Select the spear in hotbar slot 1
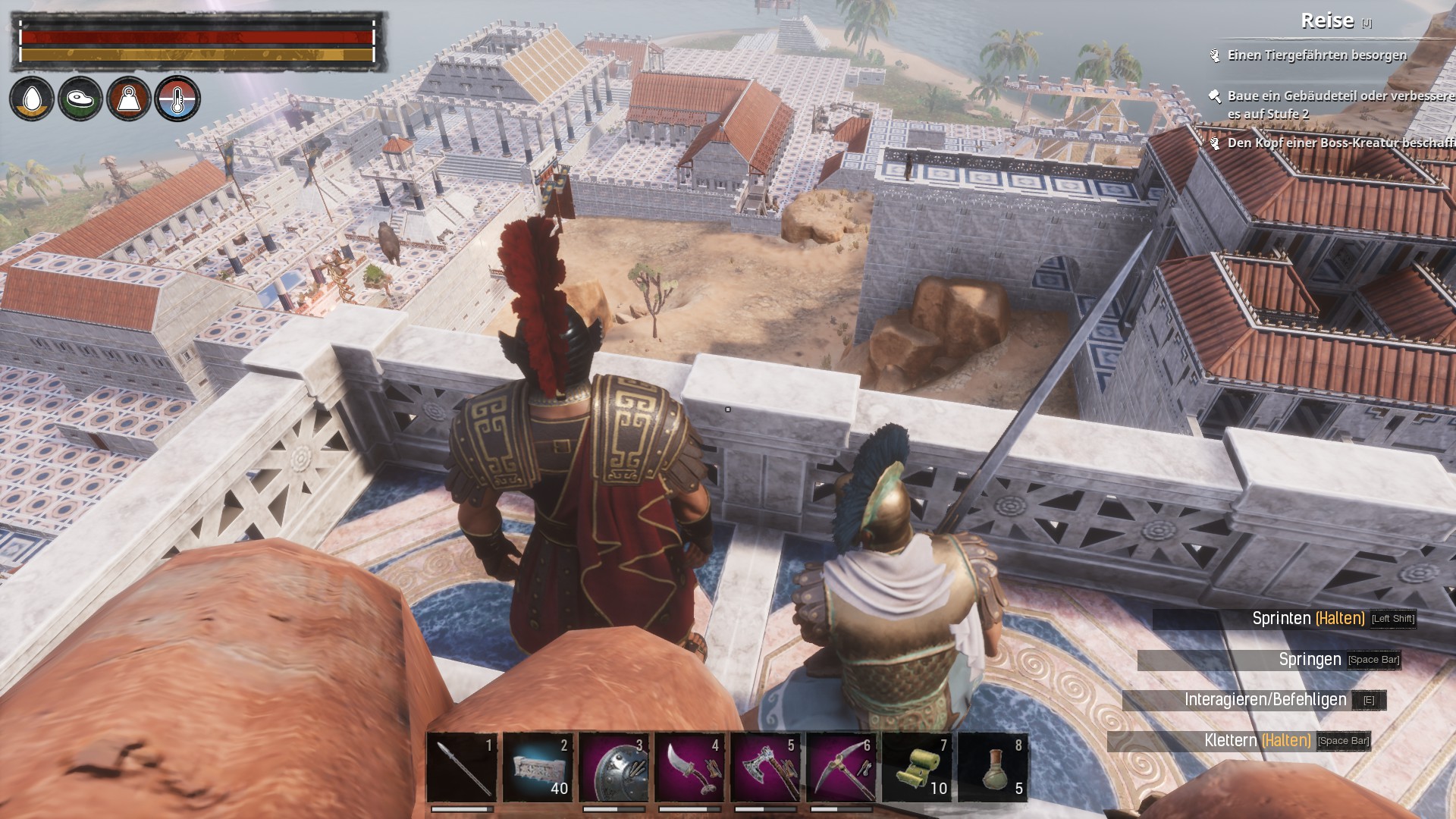Screen dimensions: 1456x819 coord(462,767)
